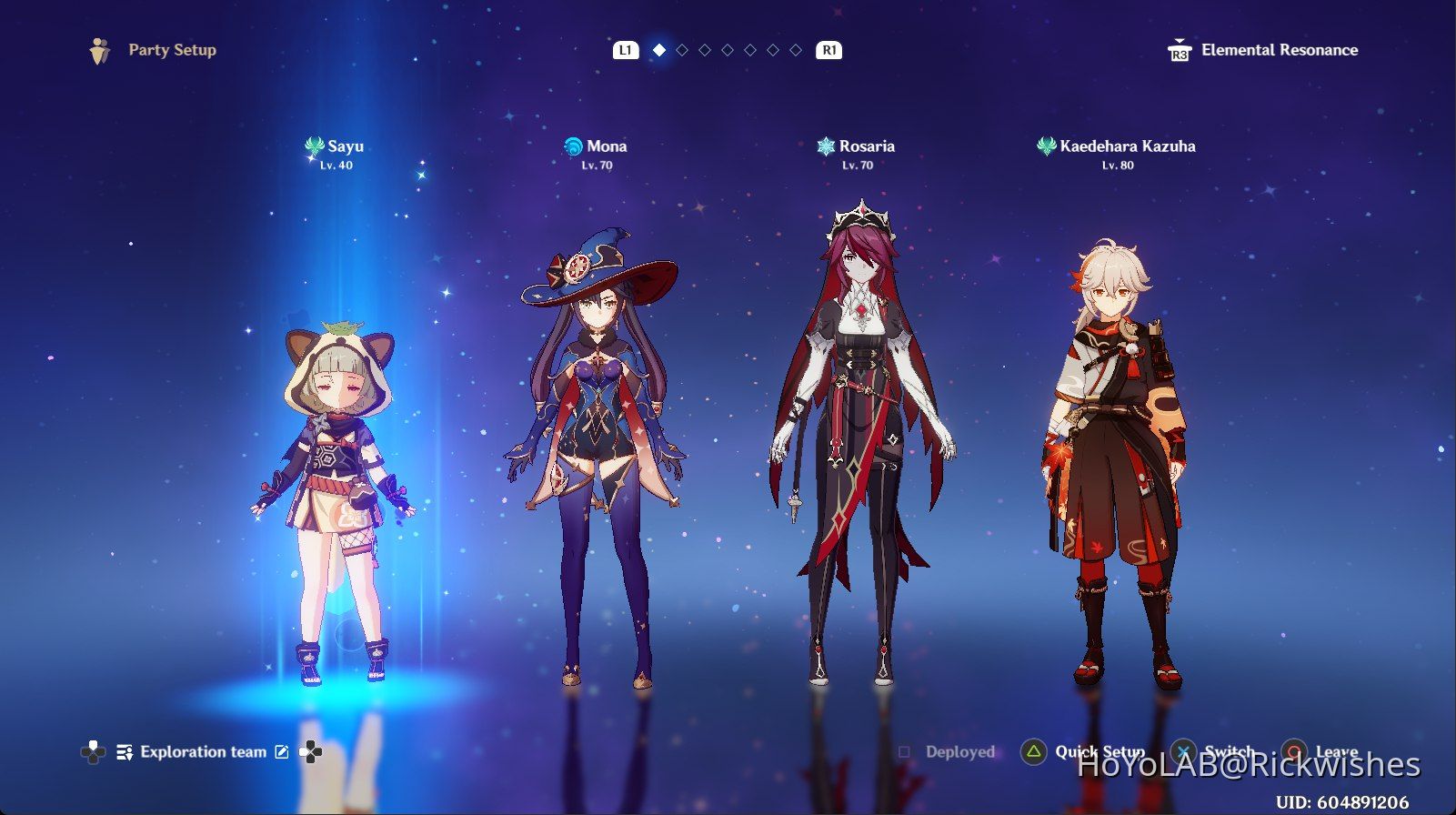This screenshot has width=1456, height=815.
Task: Select the third party page dot
Action: tap(704, 50)
